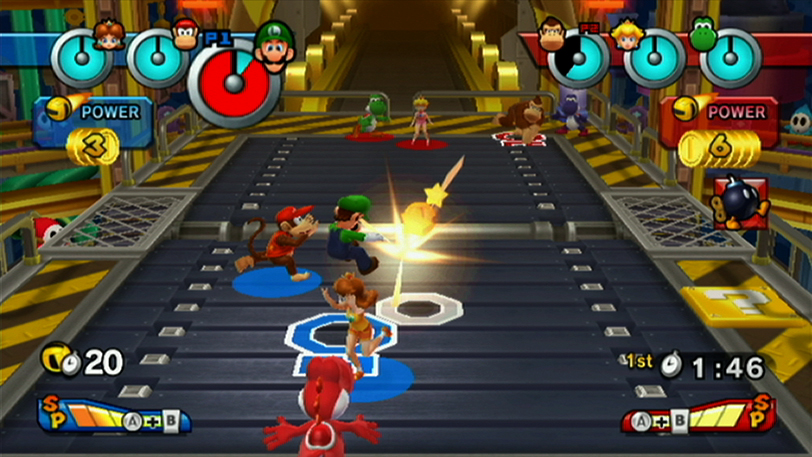Activate the Bob-omb item icon
This screenshot has width=812, height=457.
[739, 203]
